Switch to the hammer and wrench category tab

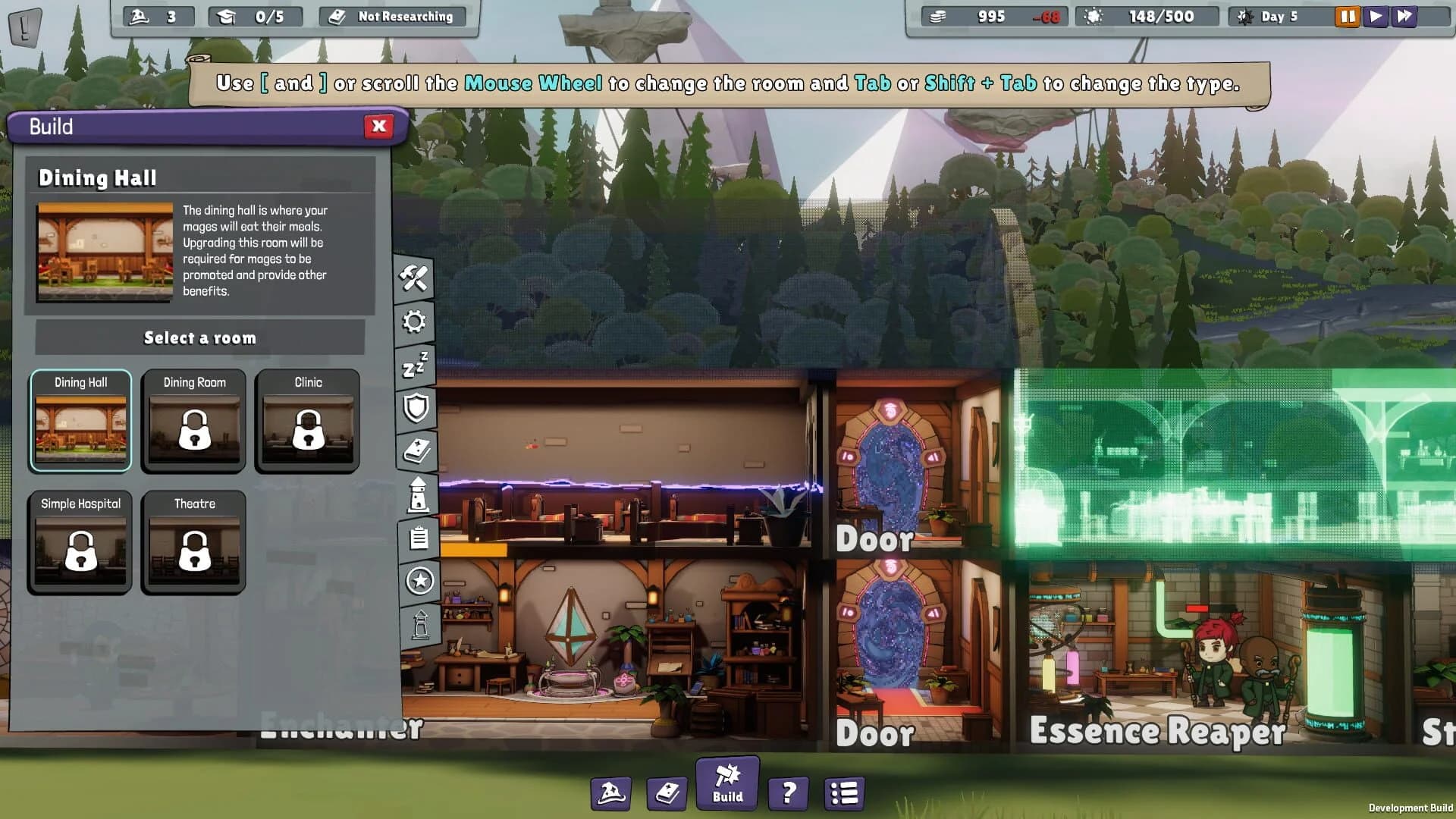click(414, 278)
